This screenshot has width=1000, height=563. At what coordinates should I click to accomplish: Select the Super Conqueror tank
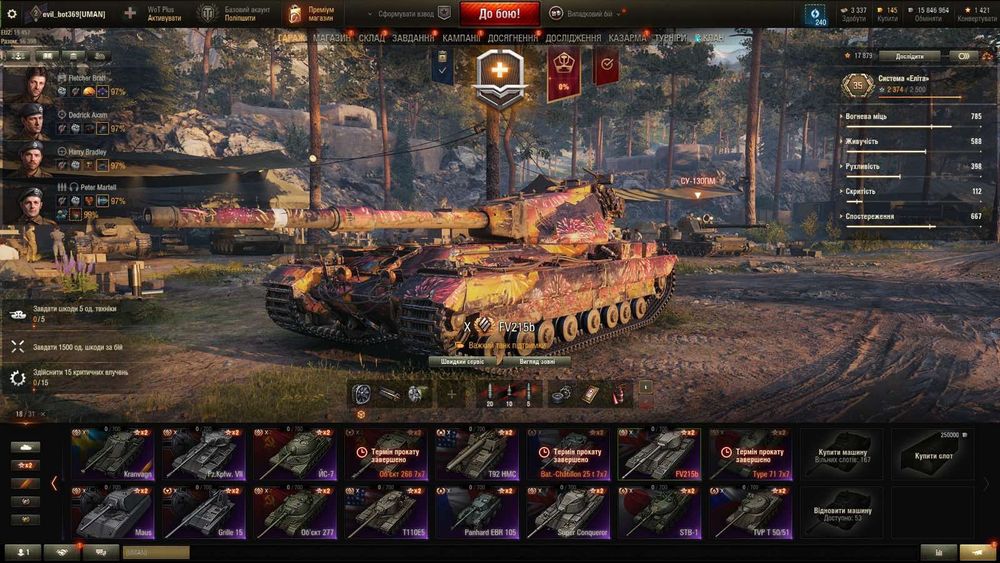tap(569, 512)
